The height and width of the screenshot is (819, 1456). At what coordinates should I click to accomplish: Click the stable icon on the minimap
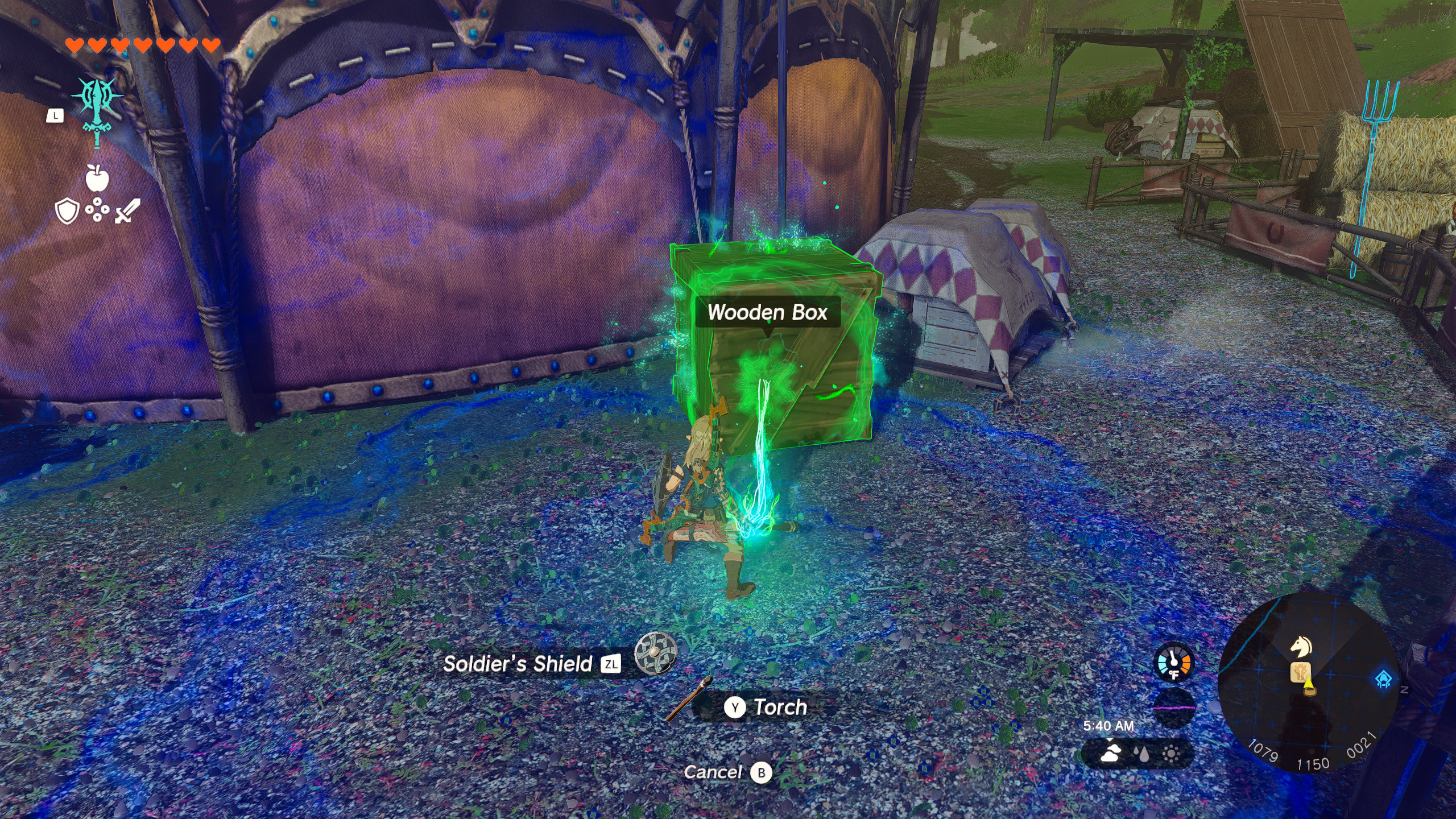coord(1301,673)
